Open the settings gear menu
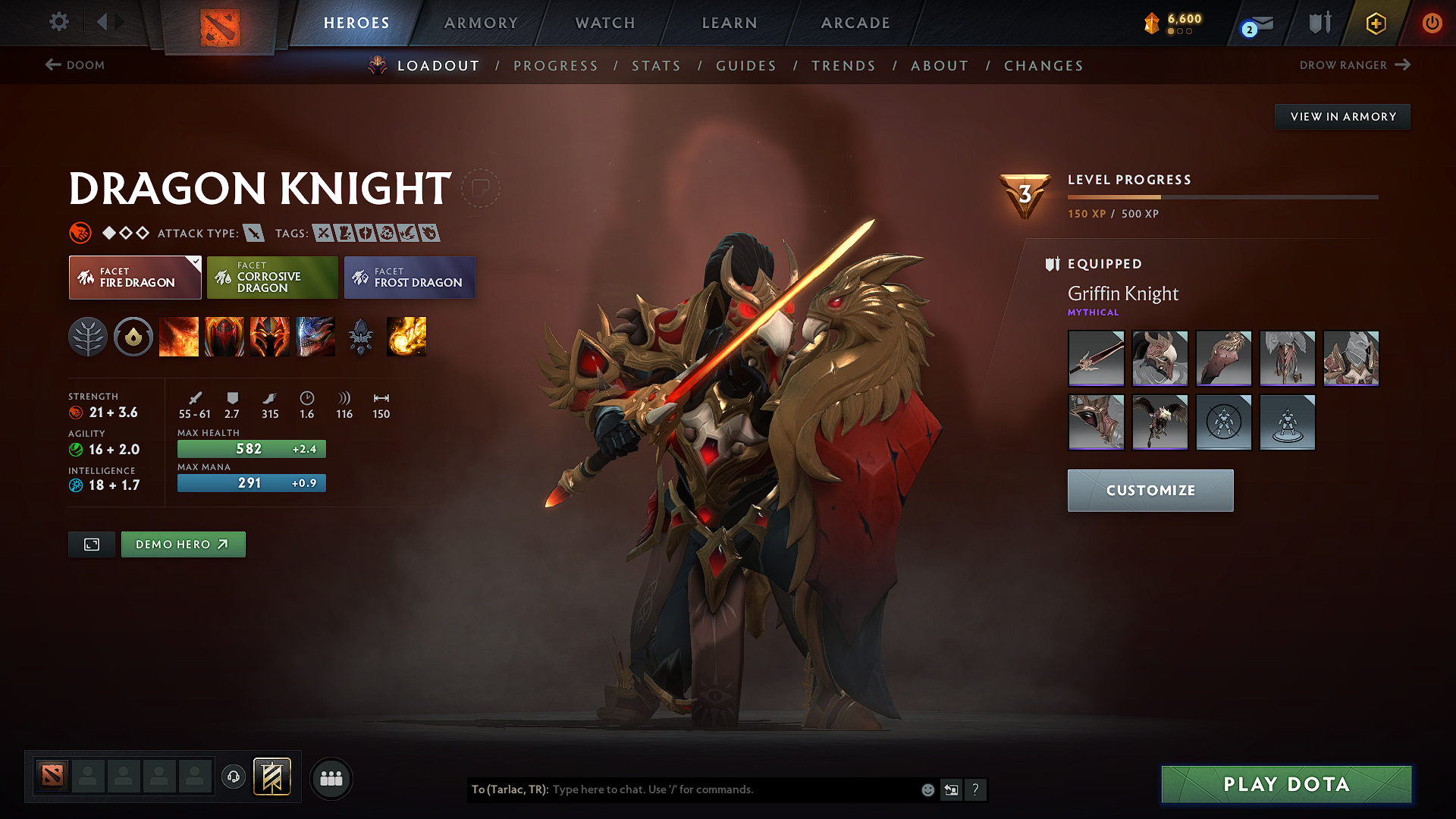 pos(59,21)
